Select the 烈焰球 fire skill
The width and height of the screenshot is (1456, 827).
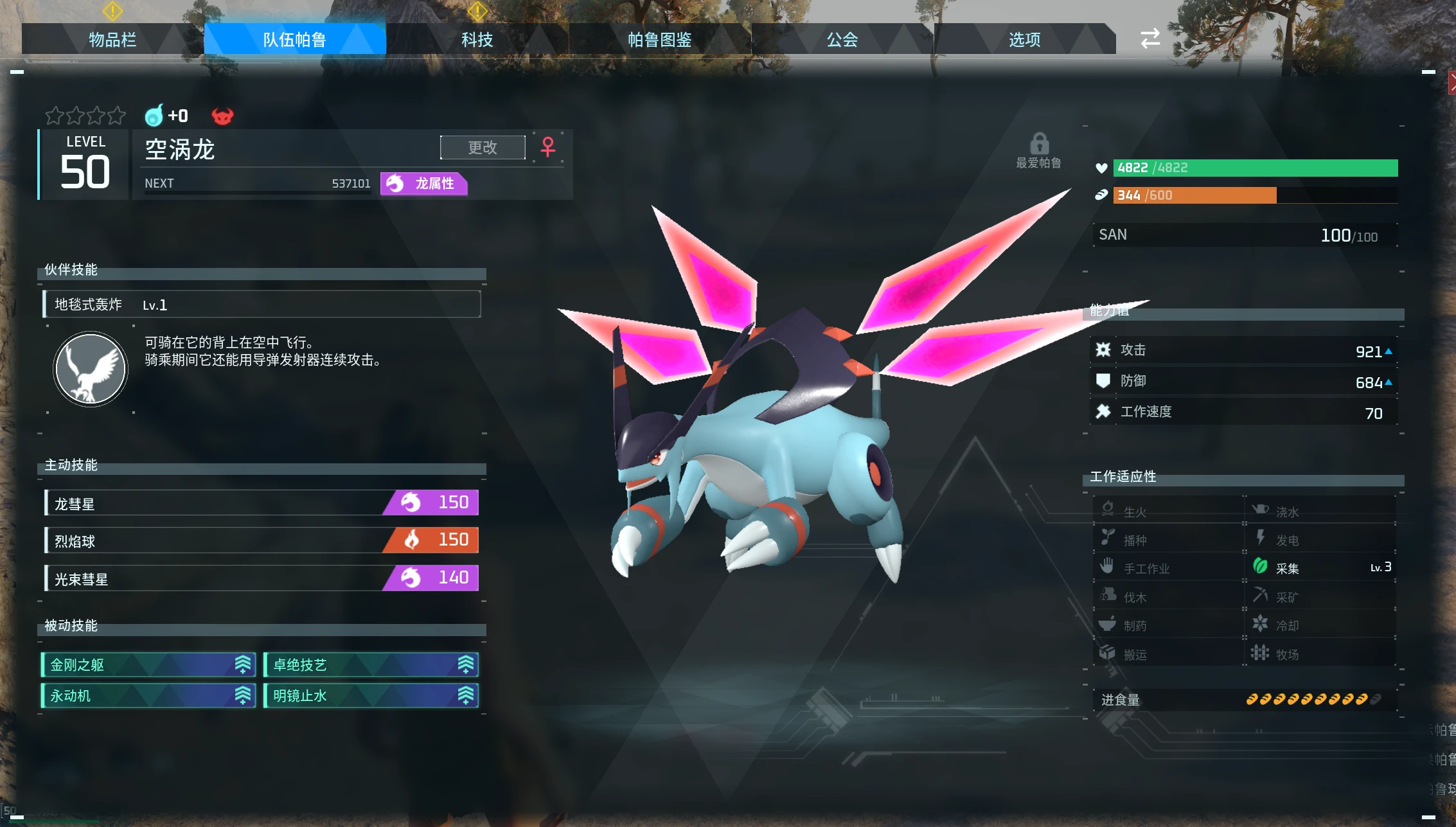[262, 540]
